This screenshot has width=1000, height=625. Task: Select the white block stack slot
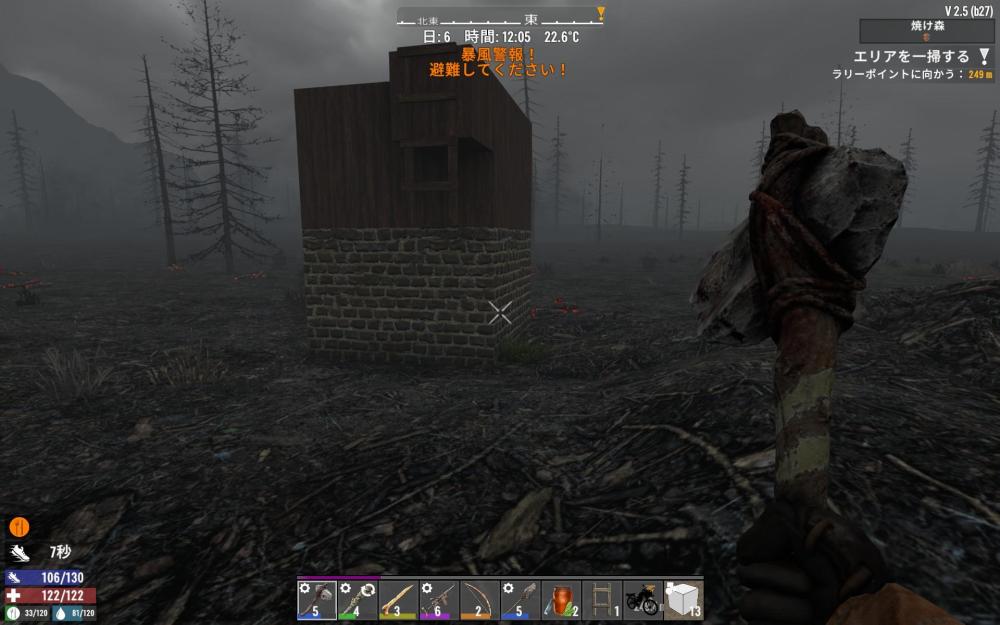point(684,600)
